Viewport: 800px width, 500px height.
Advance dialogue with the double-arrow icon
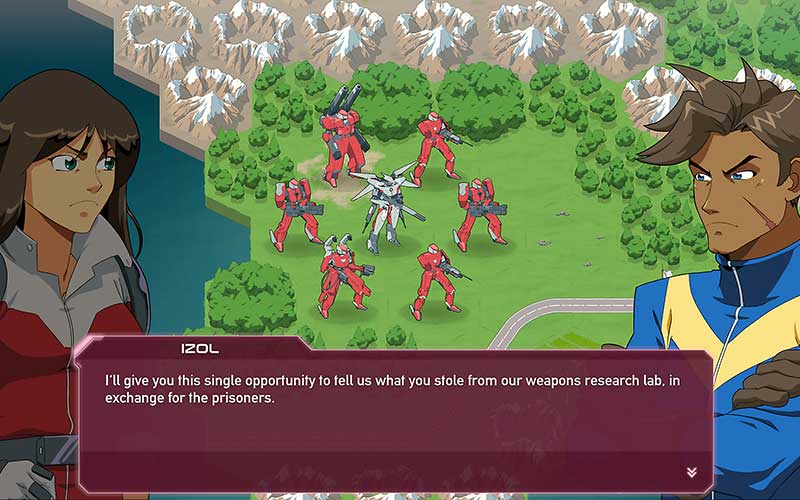(x=691, y=472)
